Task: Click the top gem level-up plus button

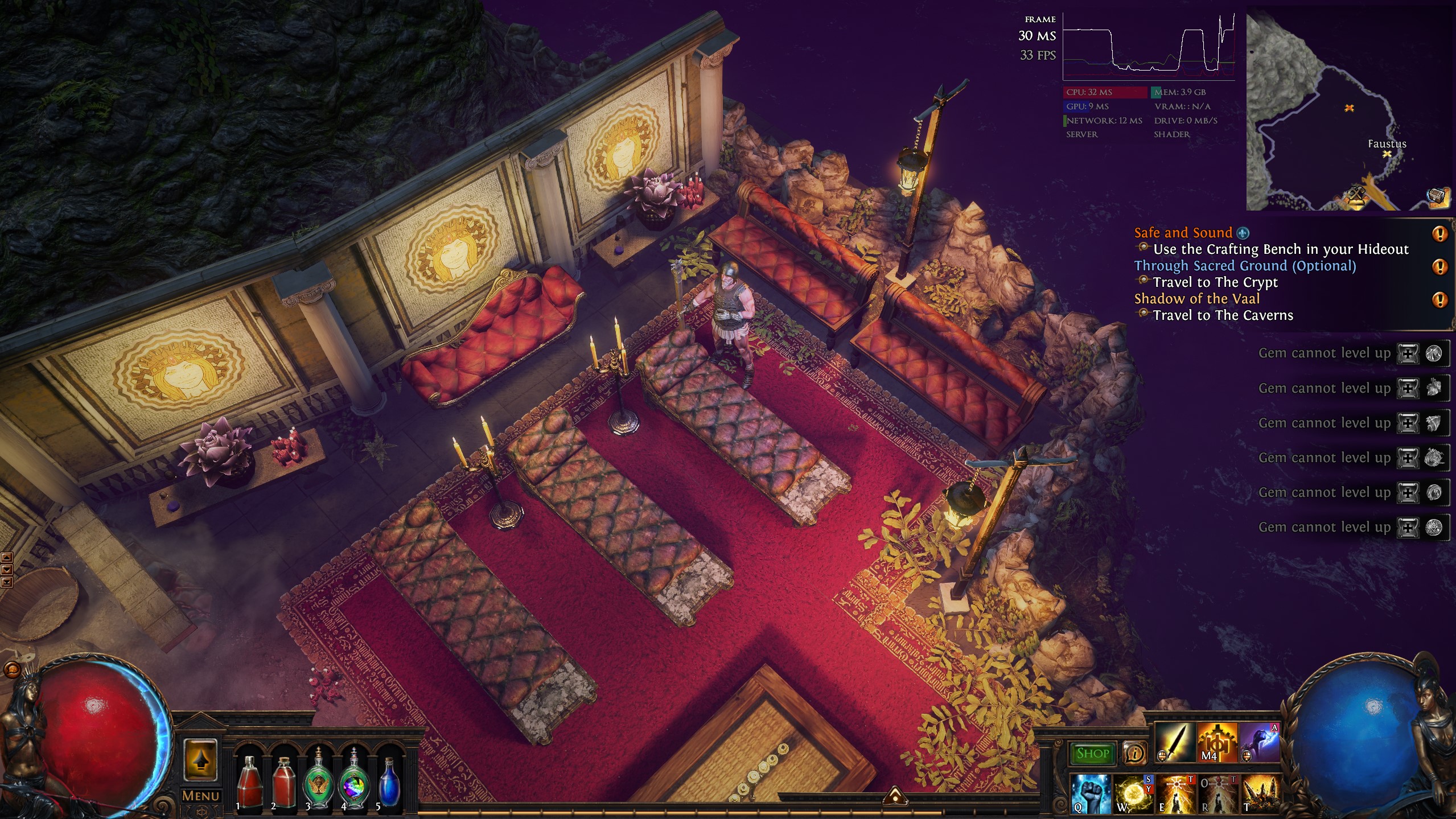Action: 1408,353
